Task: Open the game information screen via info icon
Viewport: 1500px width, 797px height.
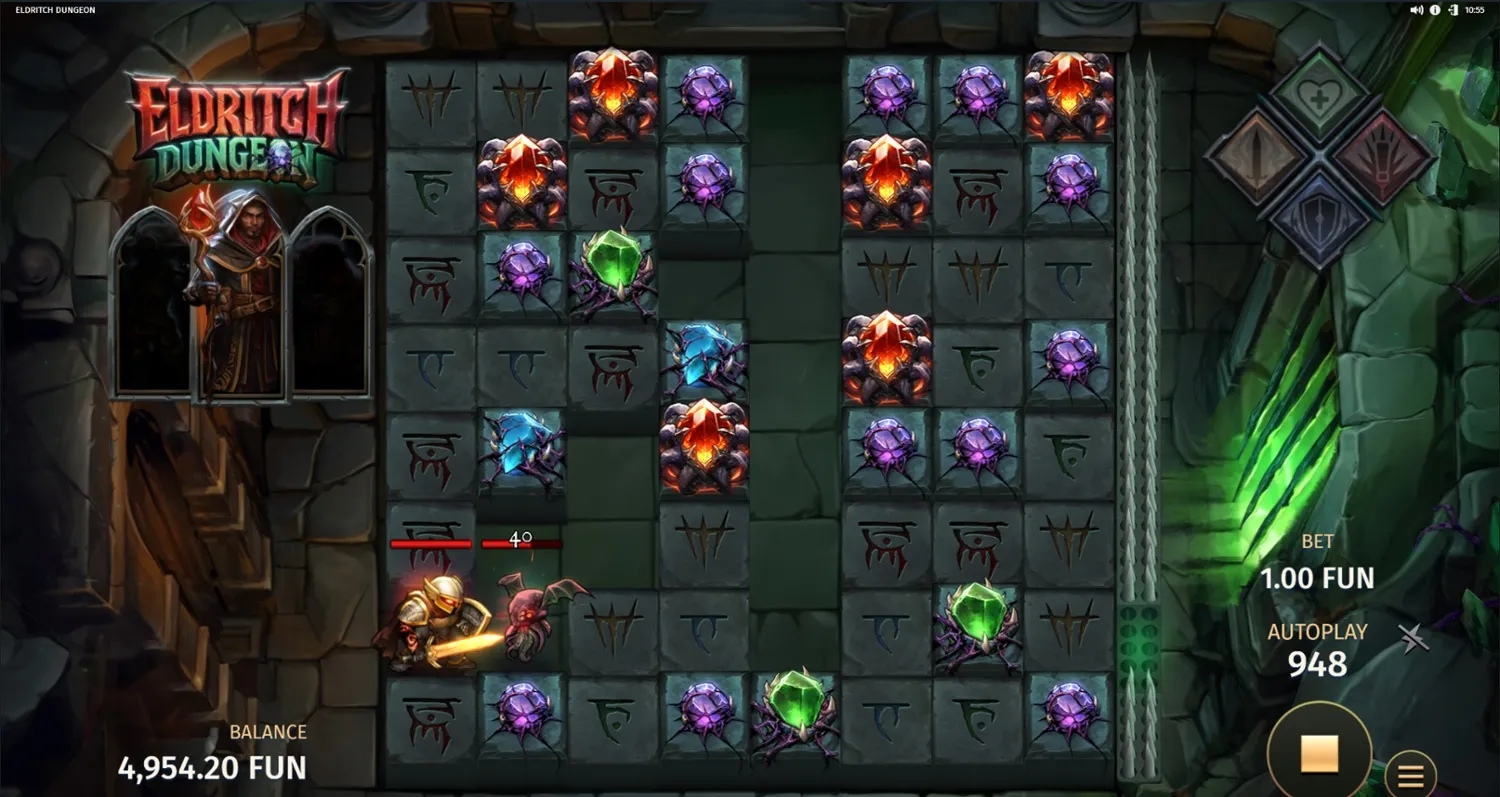Action: pos(1434,10)
